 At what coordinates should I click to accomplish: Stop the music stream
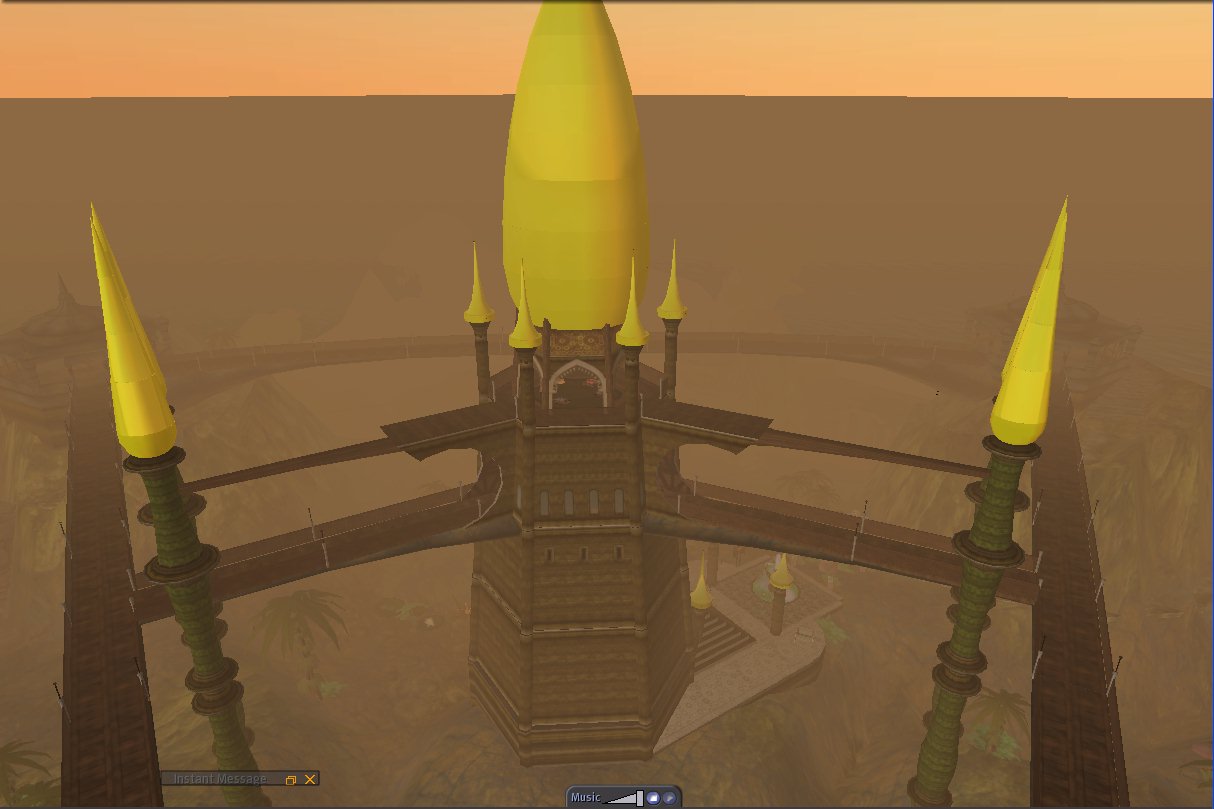coord(653,797)
